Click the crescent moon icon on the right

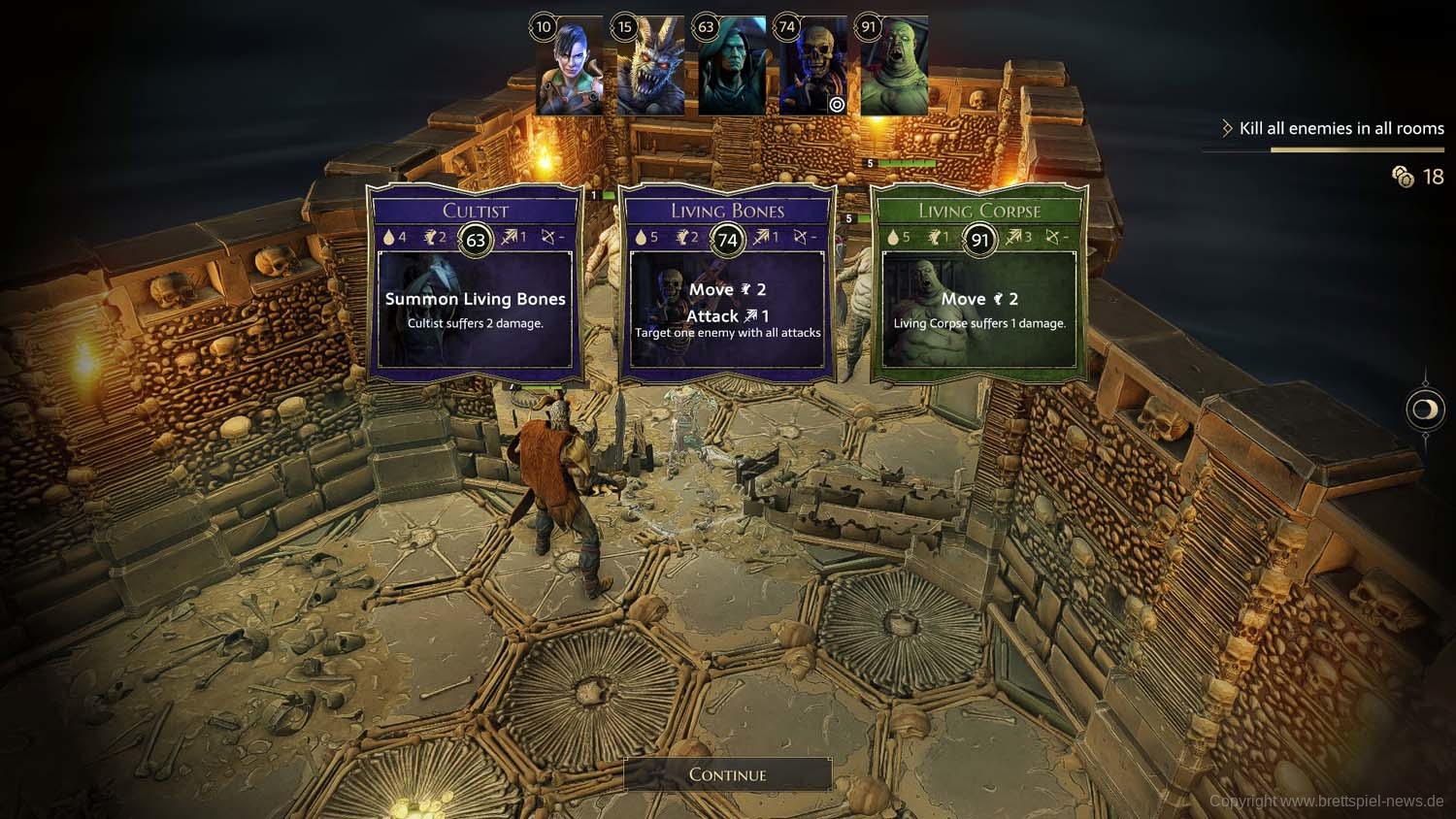[x=1424, y=409]
